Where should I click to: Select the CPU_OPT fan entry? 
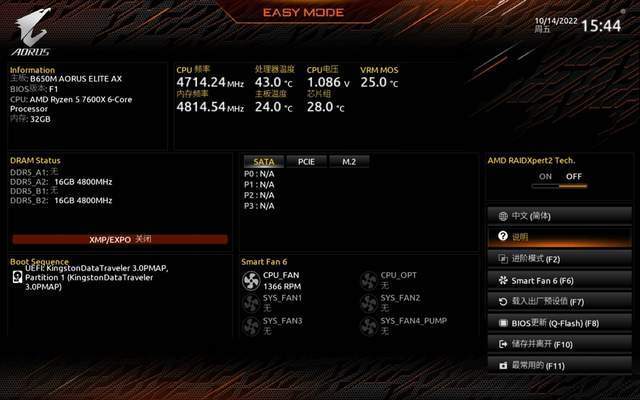(390, 280)
